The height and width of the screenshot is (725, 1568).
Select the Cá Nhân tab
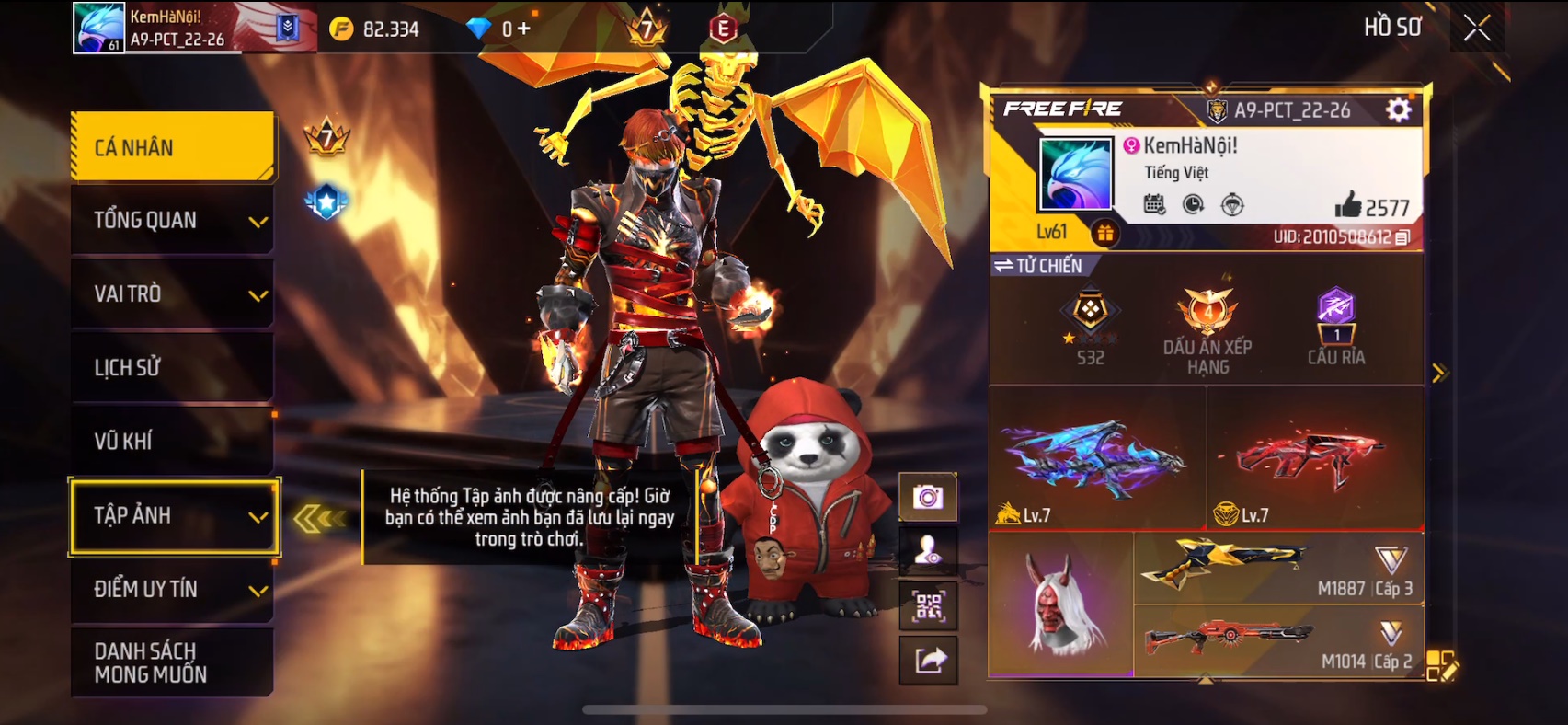pyautogui.click(x=173, y=147)
